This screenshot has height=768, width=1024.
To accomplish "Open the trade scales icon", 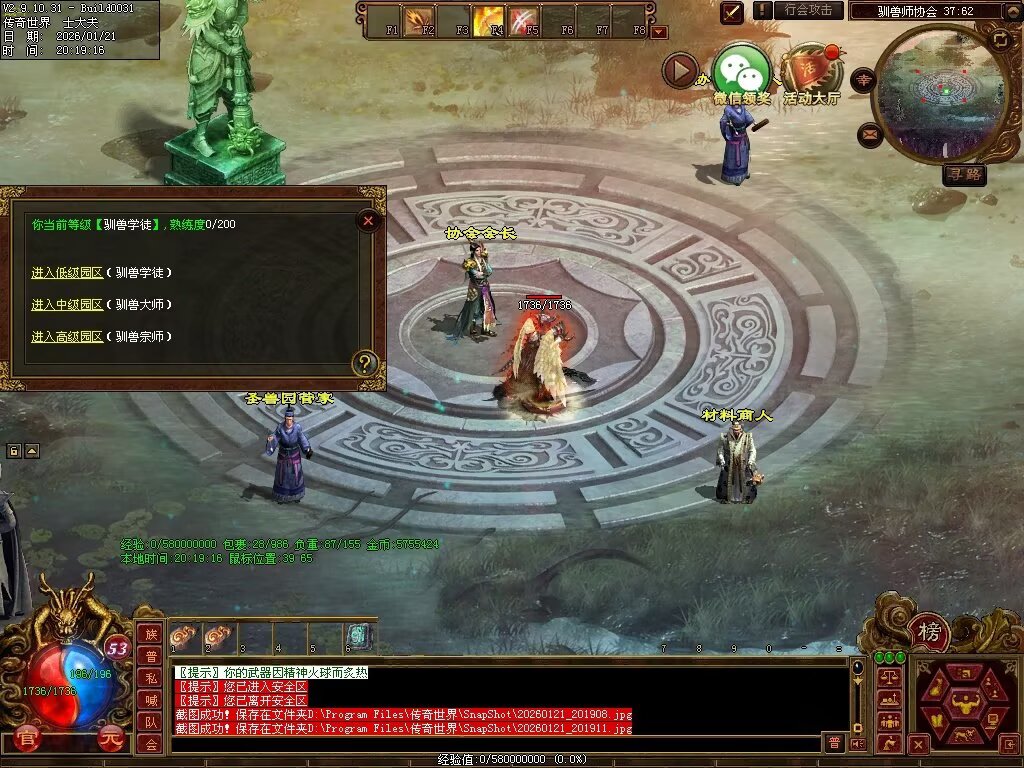I will 888,678.
